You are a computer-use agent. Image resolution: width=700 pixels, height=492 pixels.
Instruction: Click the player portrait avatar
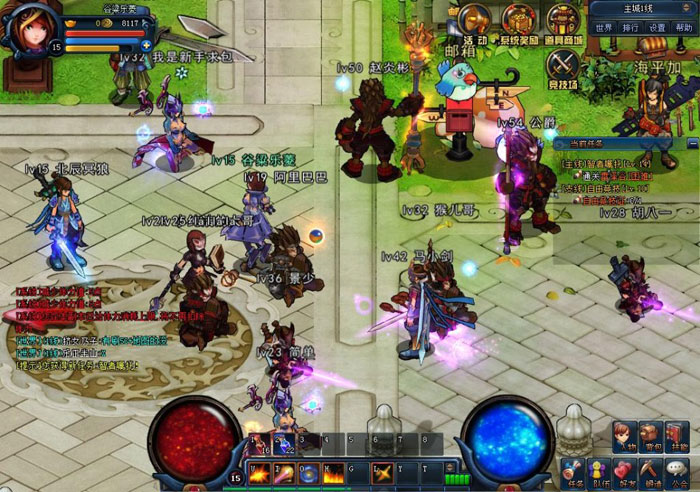pos(28,27)
